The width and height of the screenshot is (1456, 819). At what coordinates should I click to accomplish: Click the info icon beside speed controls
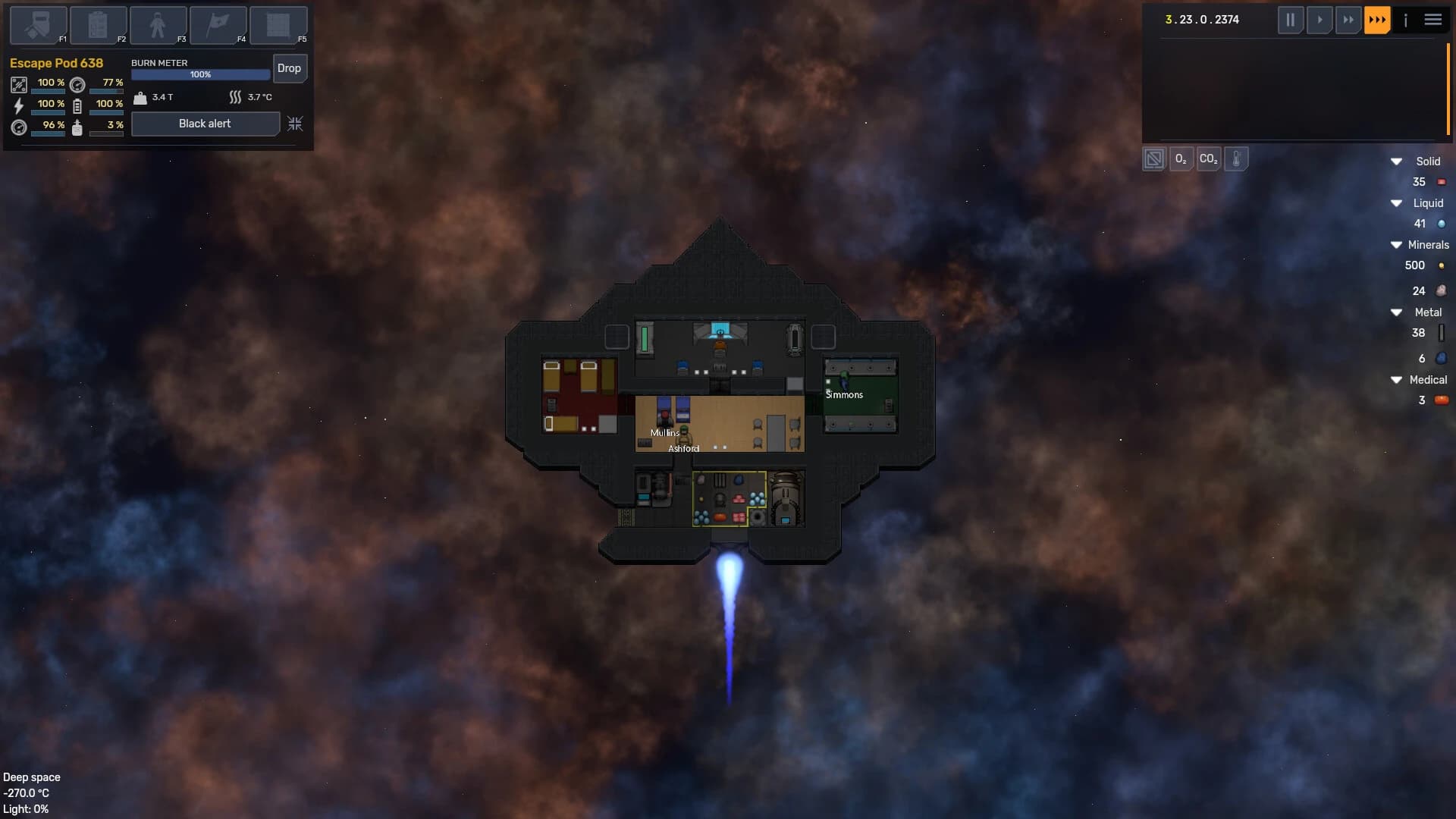pyautogui.click(x=1407, y=20)
